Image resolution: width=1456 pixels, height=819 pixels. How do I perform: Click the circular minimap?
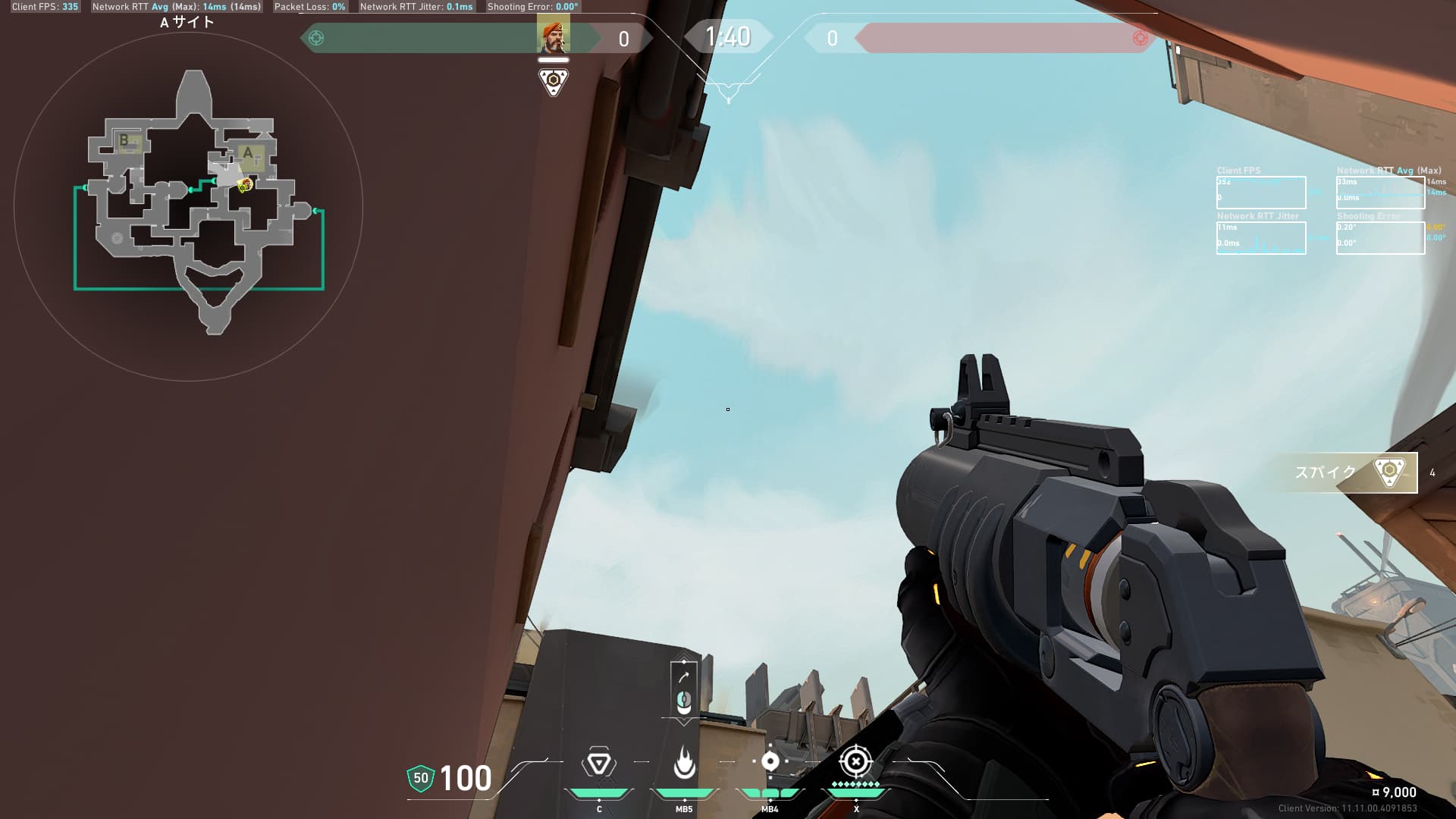coord(188,206)
